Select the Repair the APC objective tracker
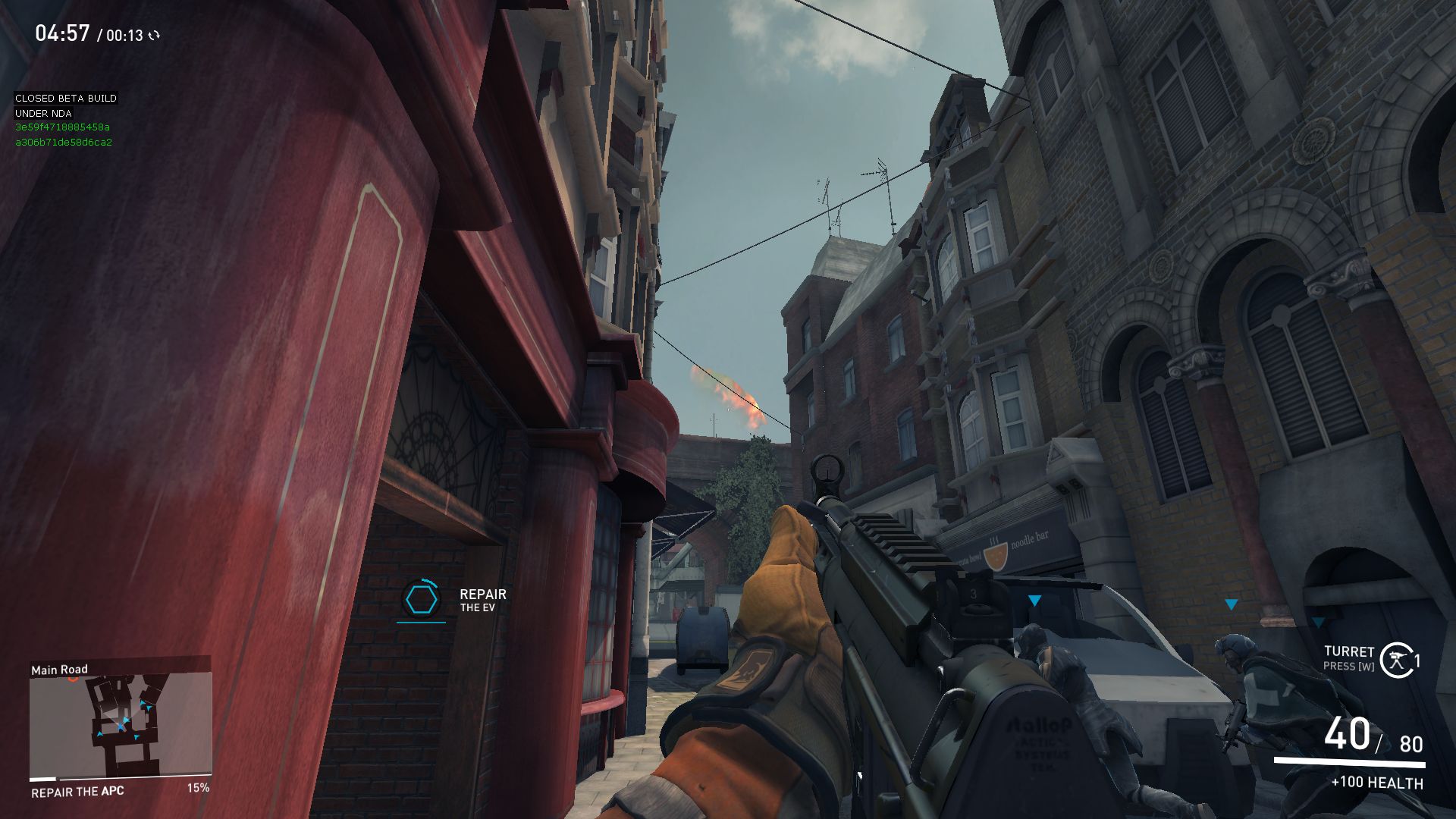 click(x=77, y=791)
